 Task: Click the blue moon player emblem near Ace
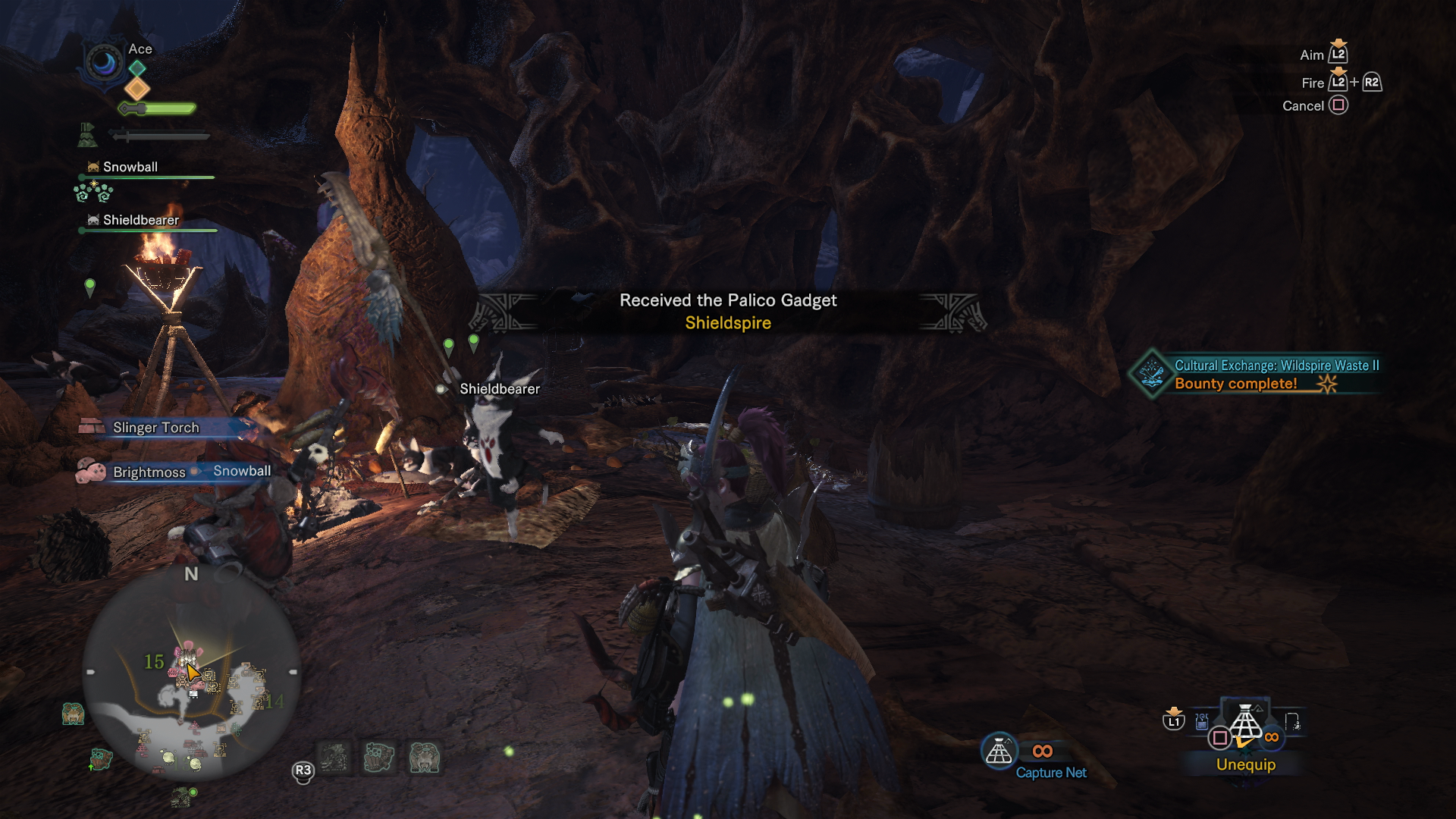(x=103, y=64)
